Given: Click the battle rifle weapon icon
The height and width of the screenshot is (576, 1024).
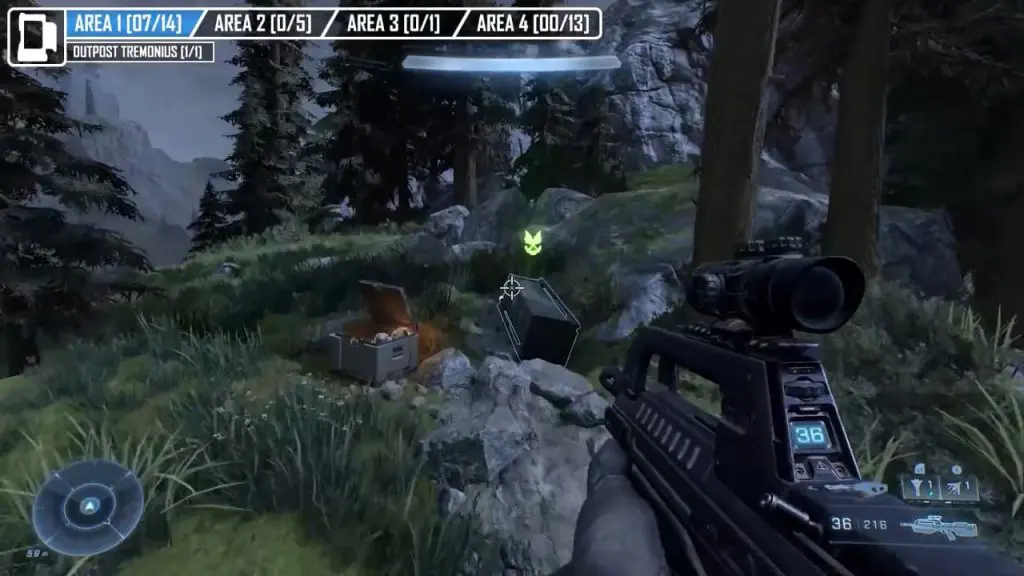Looking at the screenshot, I should click(938, 525).
